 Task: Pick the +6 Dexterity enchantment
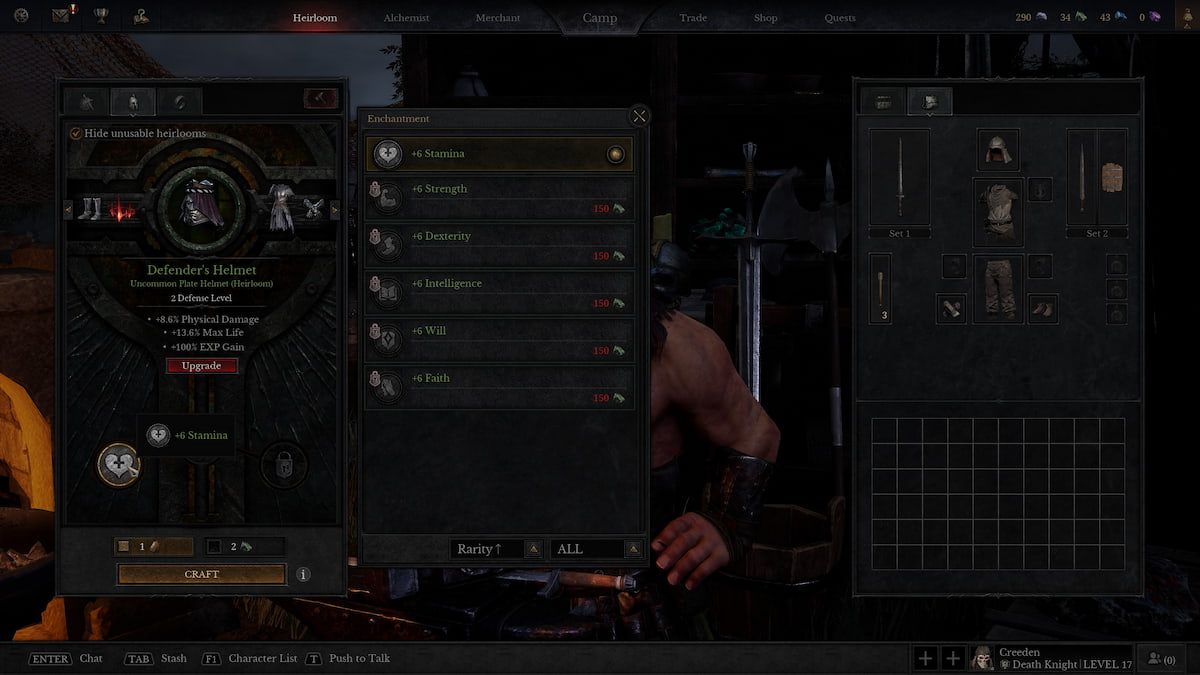tap(499, 245)
